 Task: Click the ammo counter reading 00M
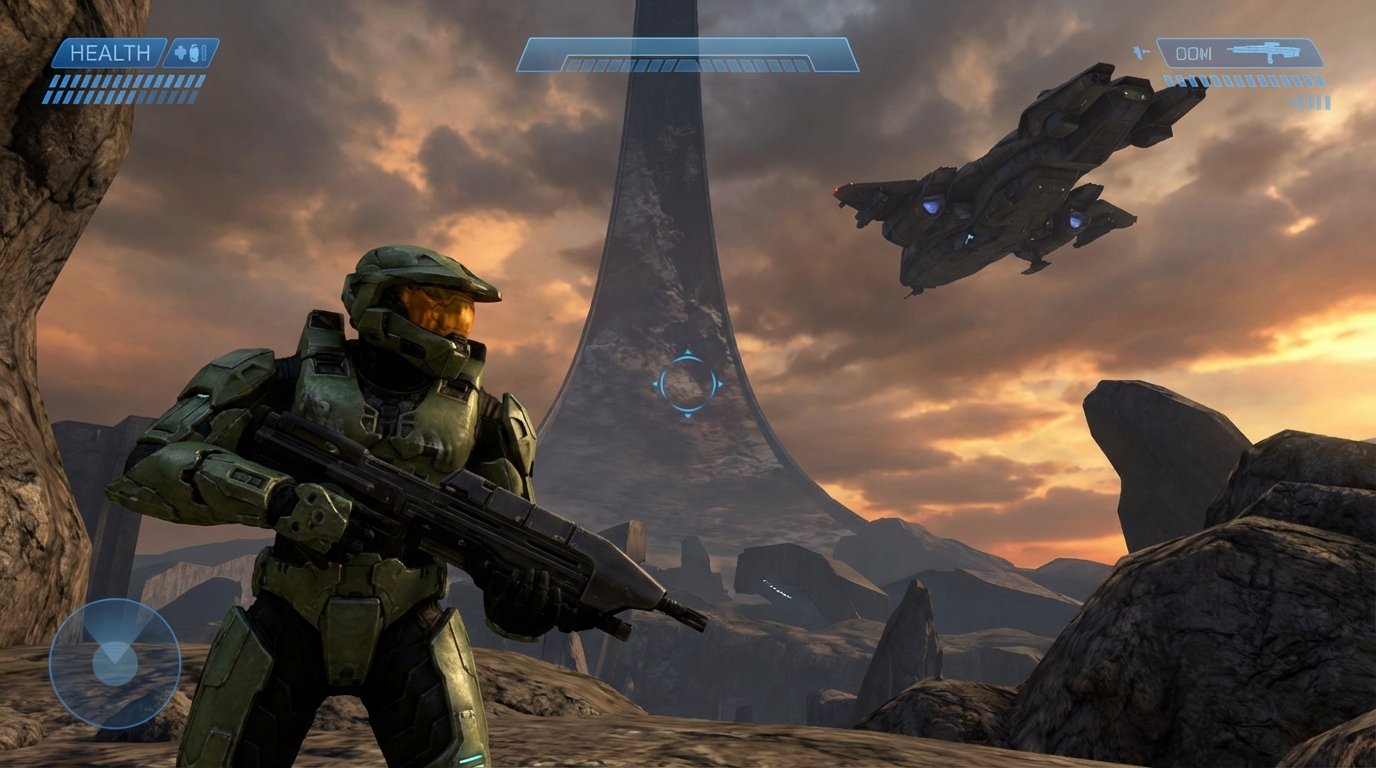tap(1193, 52)
